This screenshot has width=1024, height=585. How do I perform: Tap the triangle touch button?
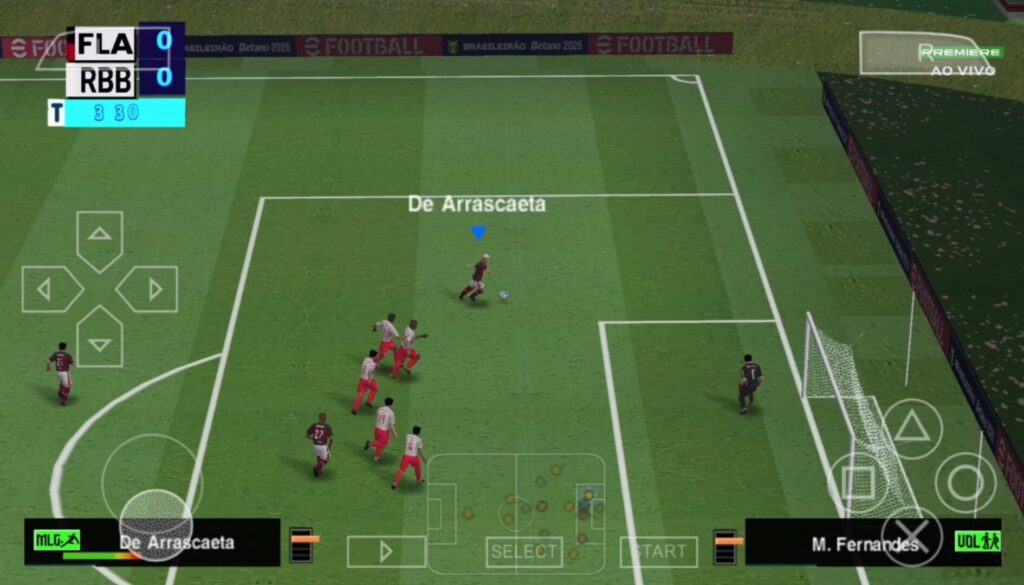[x=911, y=429]
